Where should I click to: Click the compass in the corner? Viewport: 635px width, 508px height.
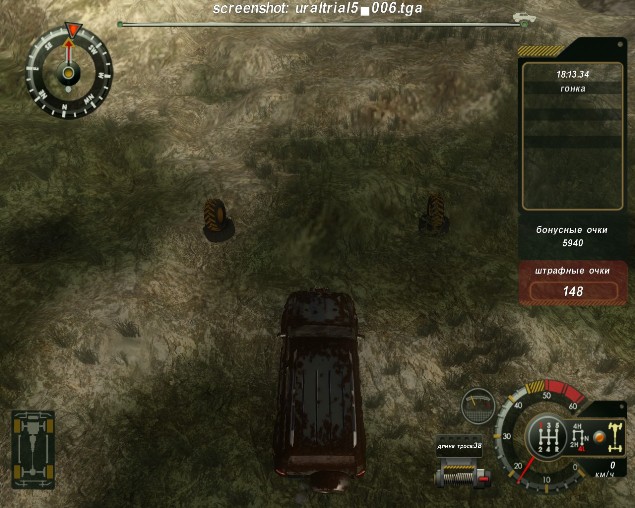(x=68, y=71)
